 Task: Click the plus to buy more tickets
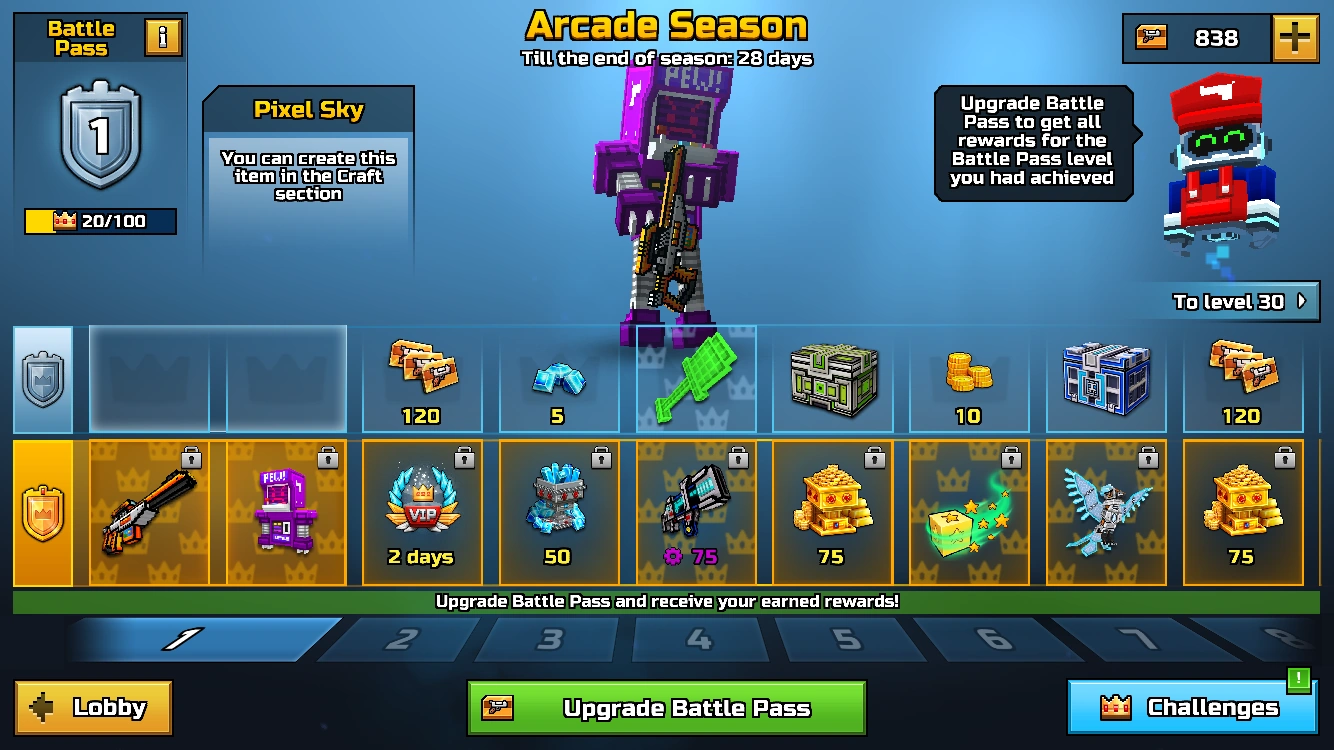coord(1295,39)
